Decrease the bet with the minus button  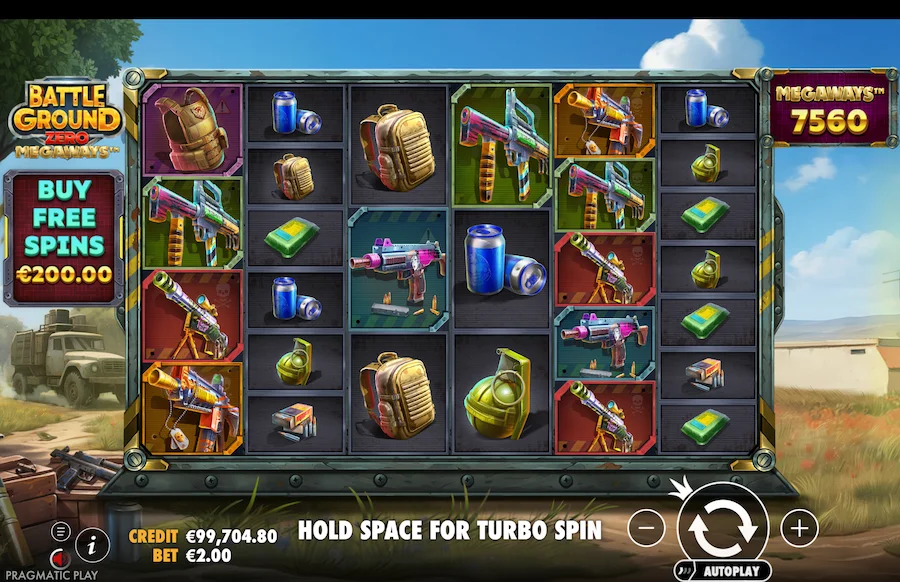647,527
